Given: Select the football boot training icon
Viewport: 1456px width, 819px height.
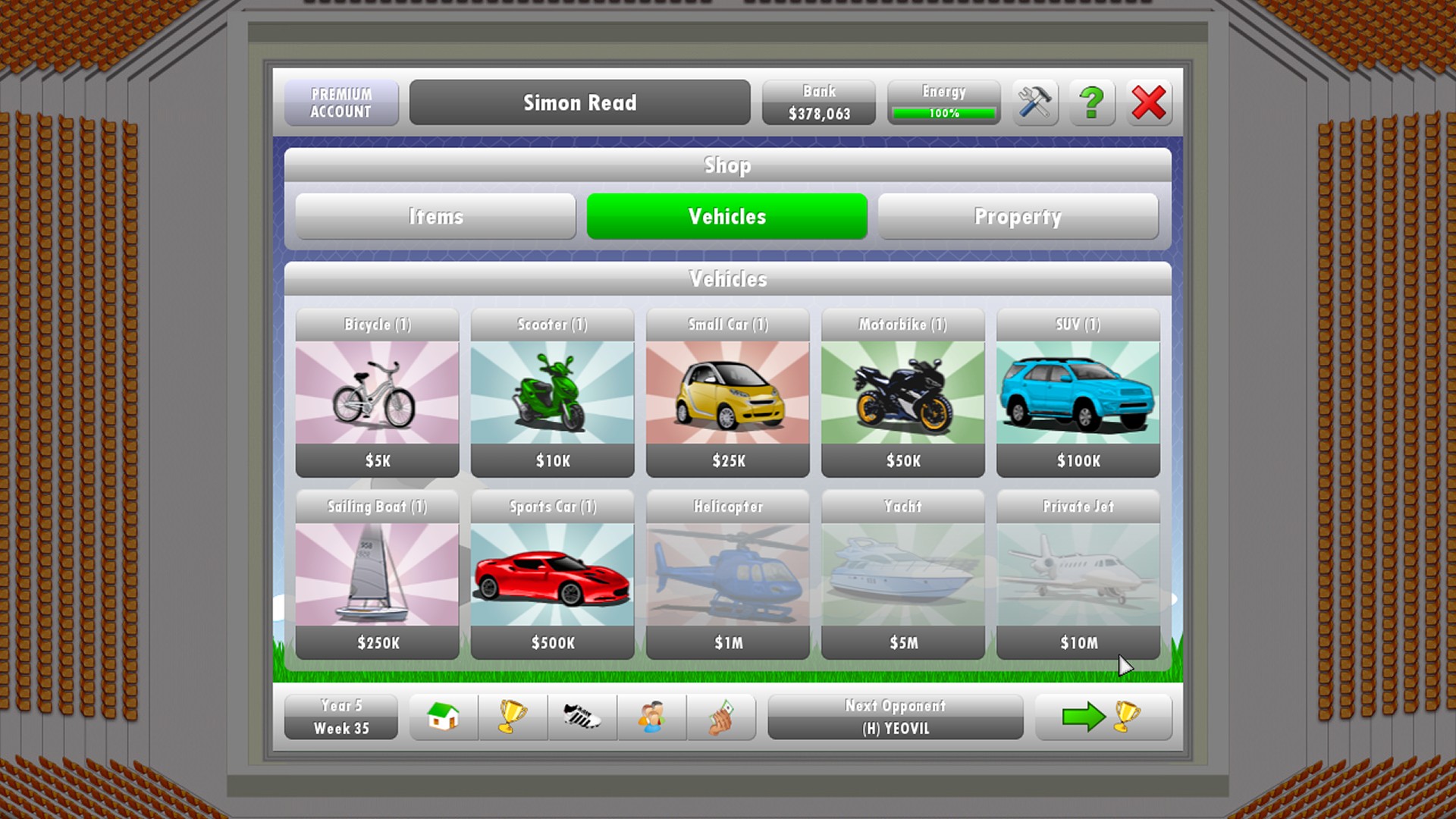Looking at the screenshot, I should point(582,717).
